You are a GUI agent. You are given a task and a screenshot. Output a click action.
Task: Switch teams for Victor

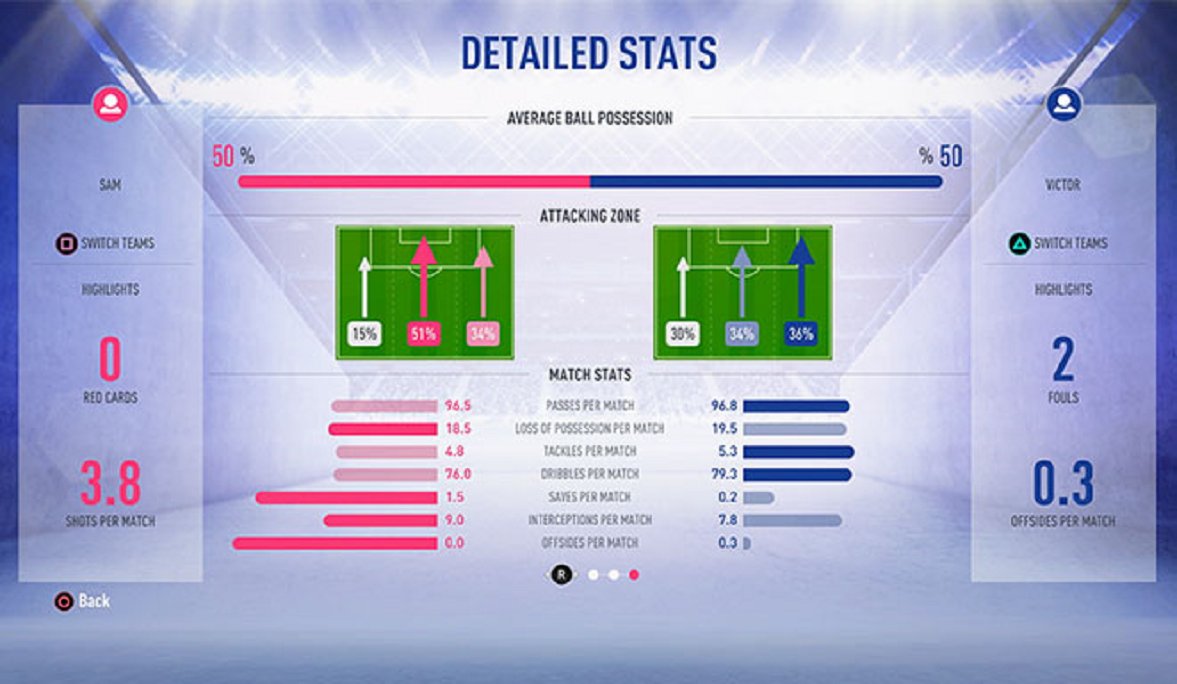point(1062,243)
